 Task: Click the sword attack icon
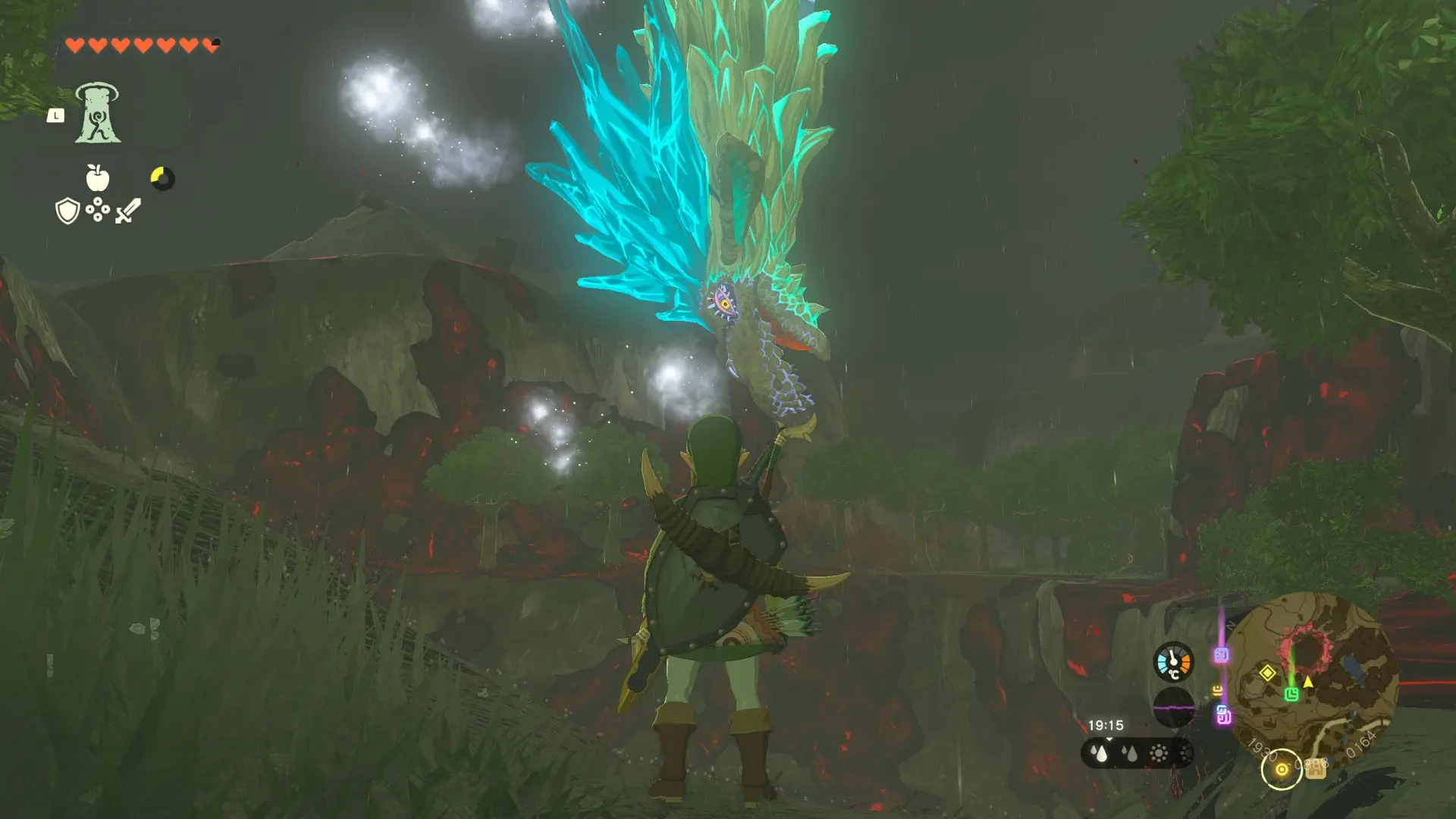tap(128, 211)
